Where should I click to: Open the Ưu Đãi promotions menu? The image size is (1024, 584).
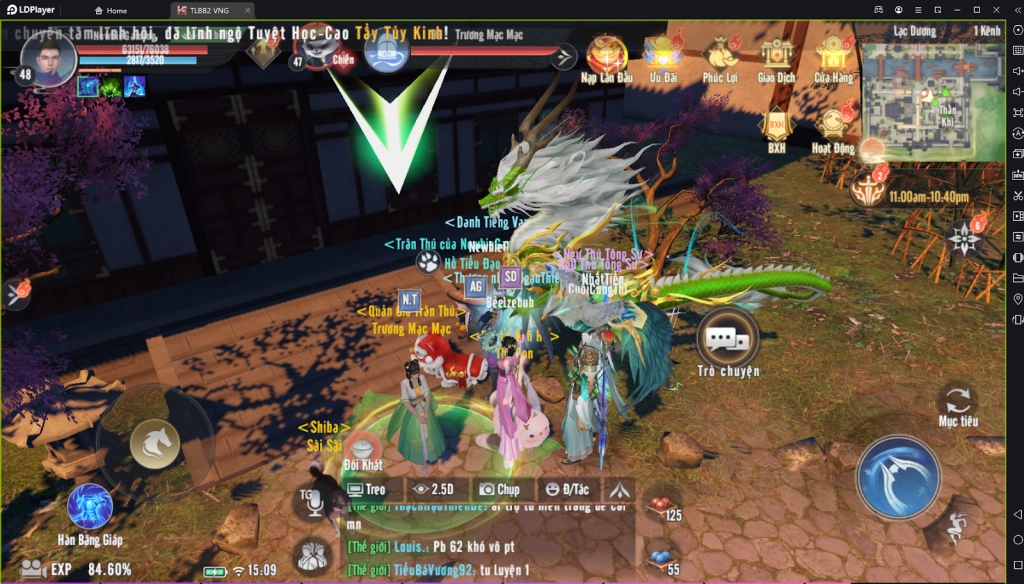point(663,56)
